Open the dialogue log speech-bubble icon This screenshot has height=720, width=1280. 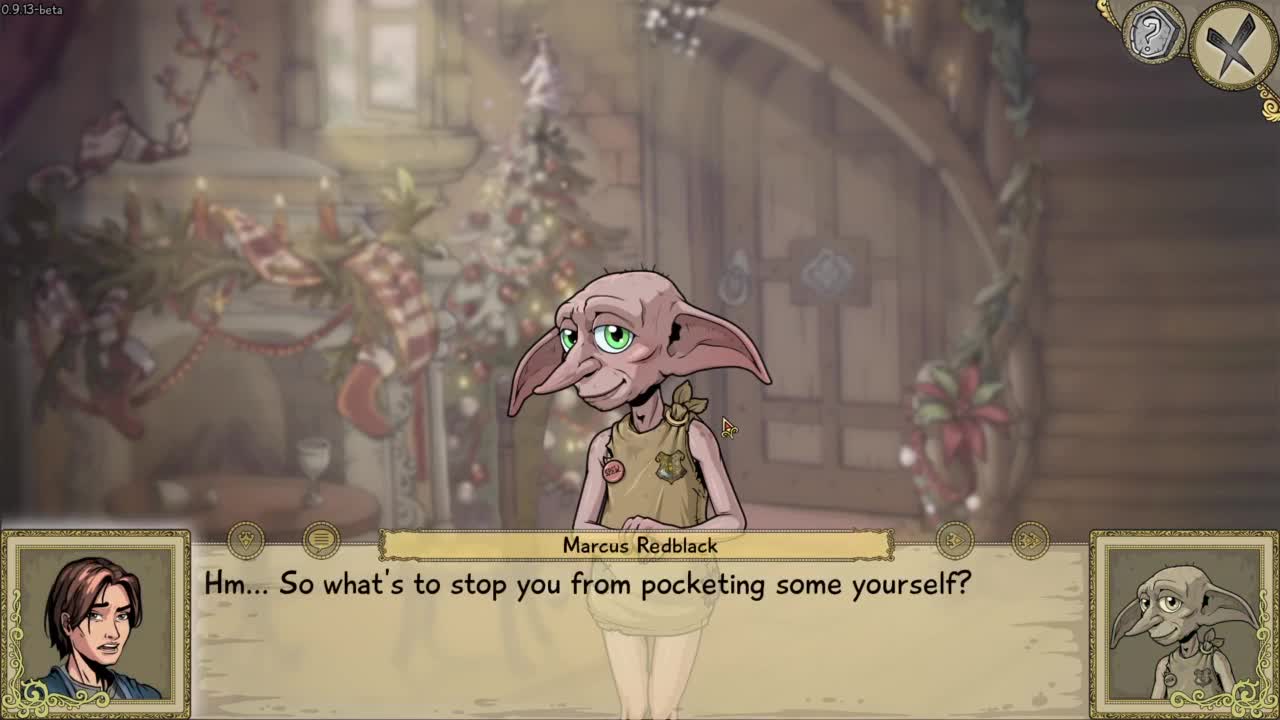click(x=321, y=541)
